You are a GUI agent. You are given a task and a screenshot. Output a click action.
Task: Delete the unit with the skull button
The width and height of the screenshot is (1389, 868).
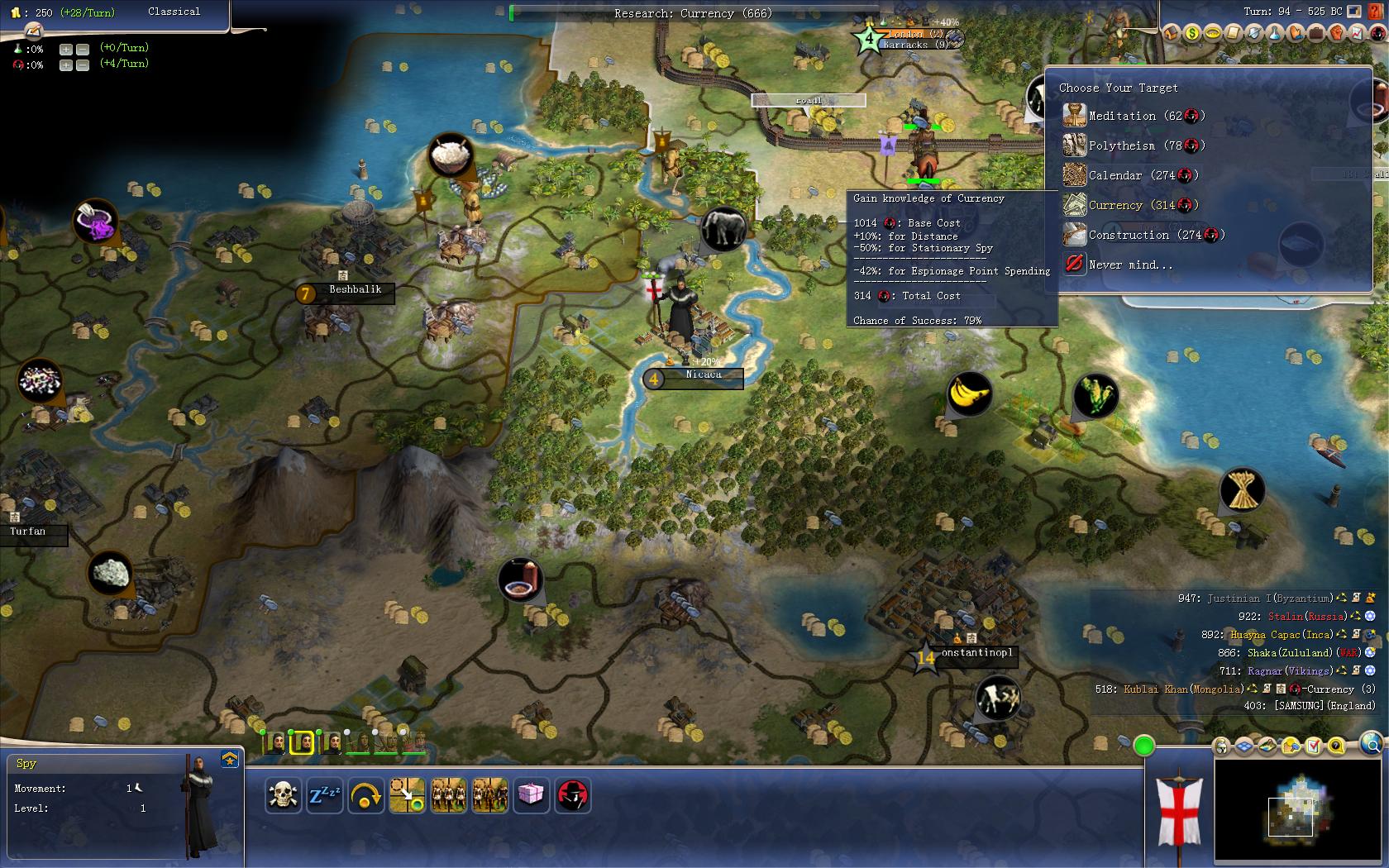pyautogui.click(x=283, y=795)
